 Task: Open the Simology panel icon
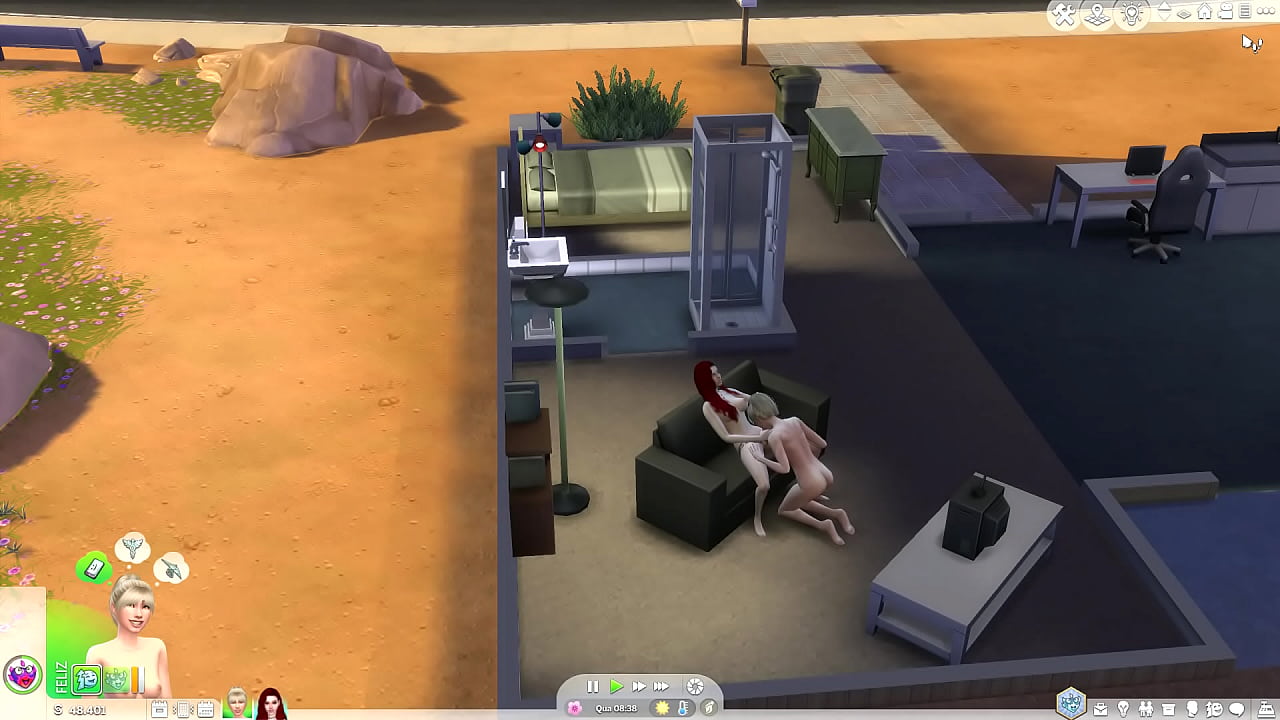pyautogui.click(x=1192, y=710)
